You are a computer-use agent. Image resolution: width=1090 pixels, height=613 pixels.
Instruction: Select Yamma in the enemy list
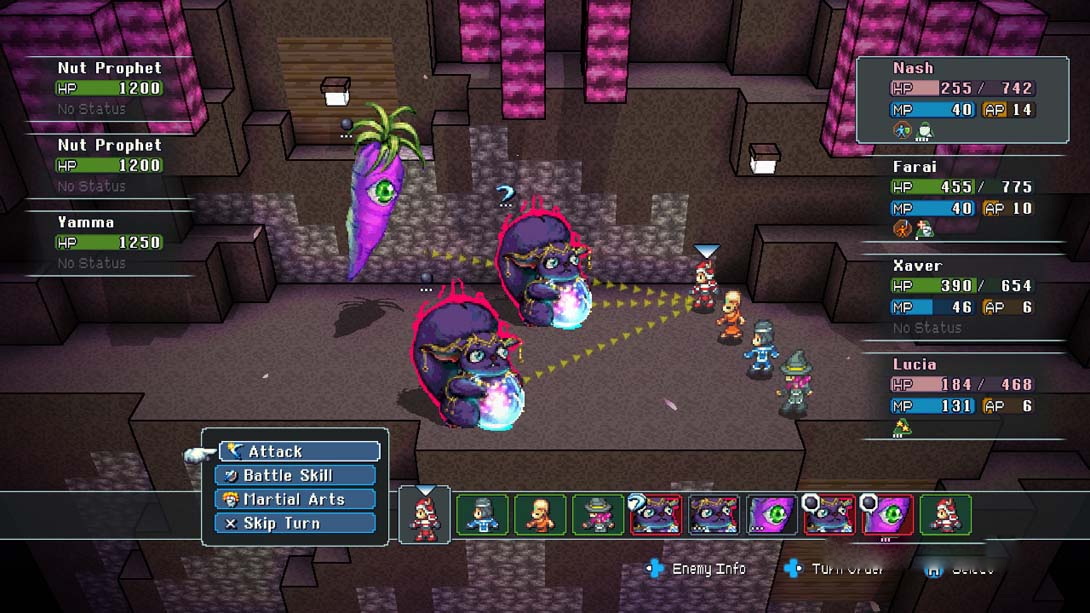[108, 241]
